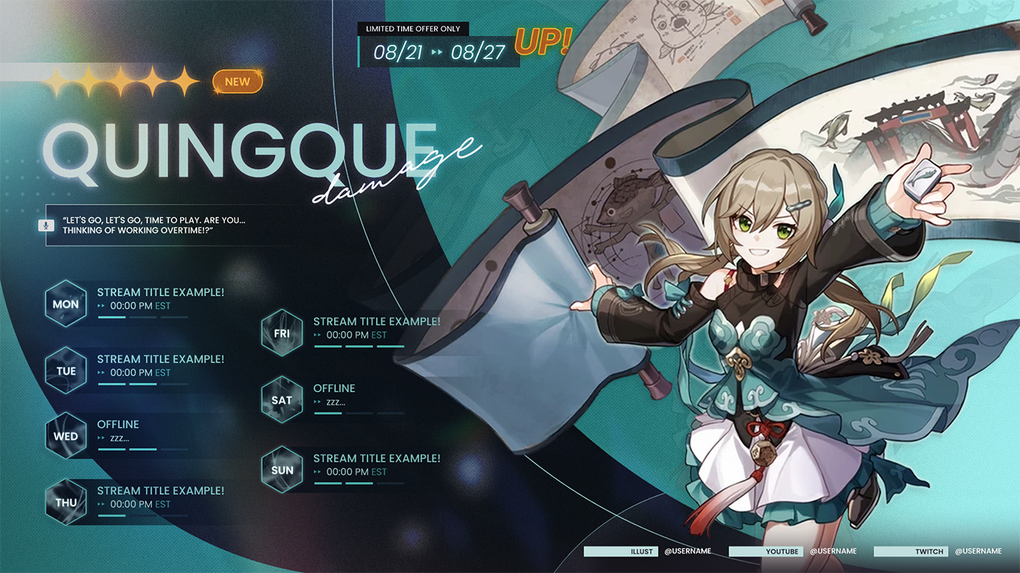Click the THU hexagon day badge
Image resolution: width=1020 pixels, height=573 pixels.
pos(66,503)
